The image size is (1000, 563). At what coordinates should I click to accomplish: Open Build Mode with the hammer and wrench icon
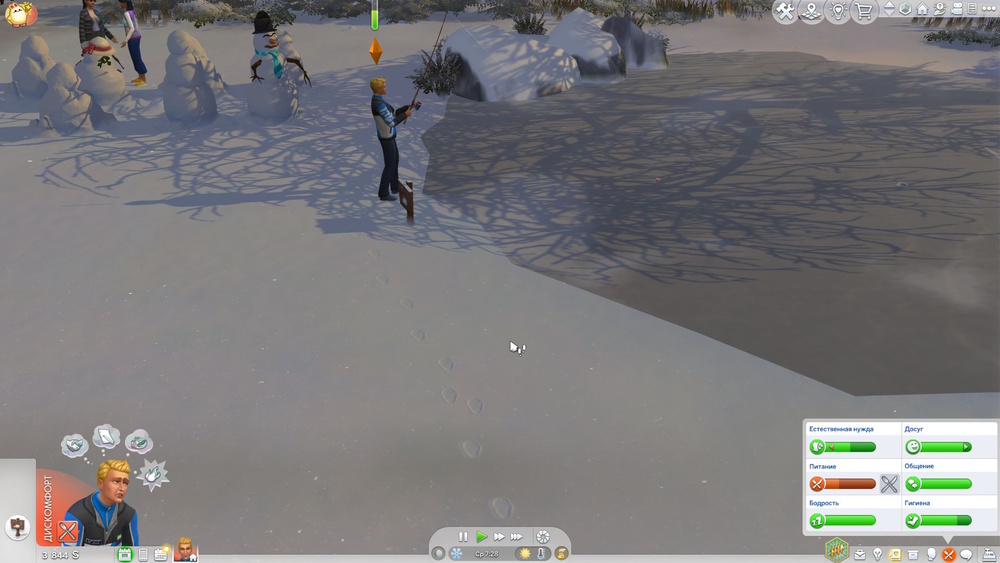pos(786,11)
